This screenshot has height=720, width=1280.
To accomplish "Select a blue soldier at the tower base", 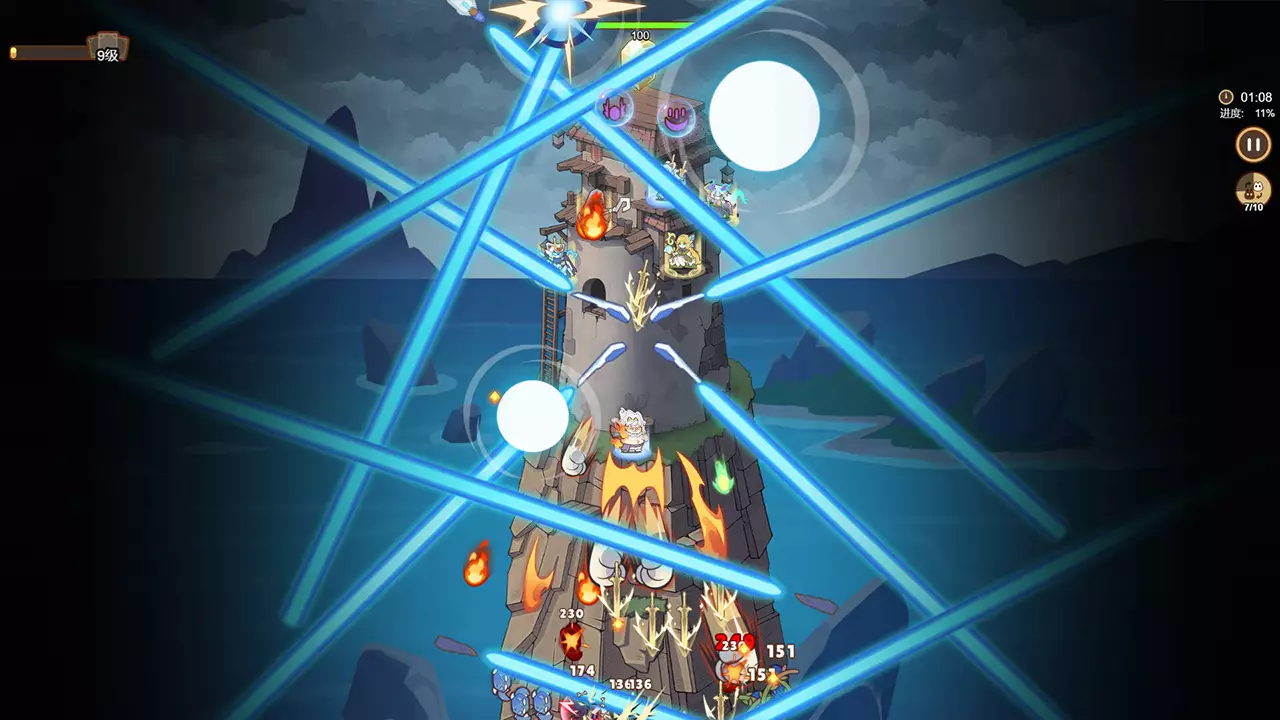I will pos(519,698).
